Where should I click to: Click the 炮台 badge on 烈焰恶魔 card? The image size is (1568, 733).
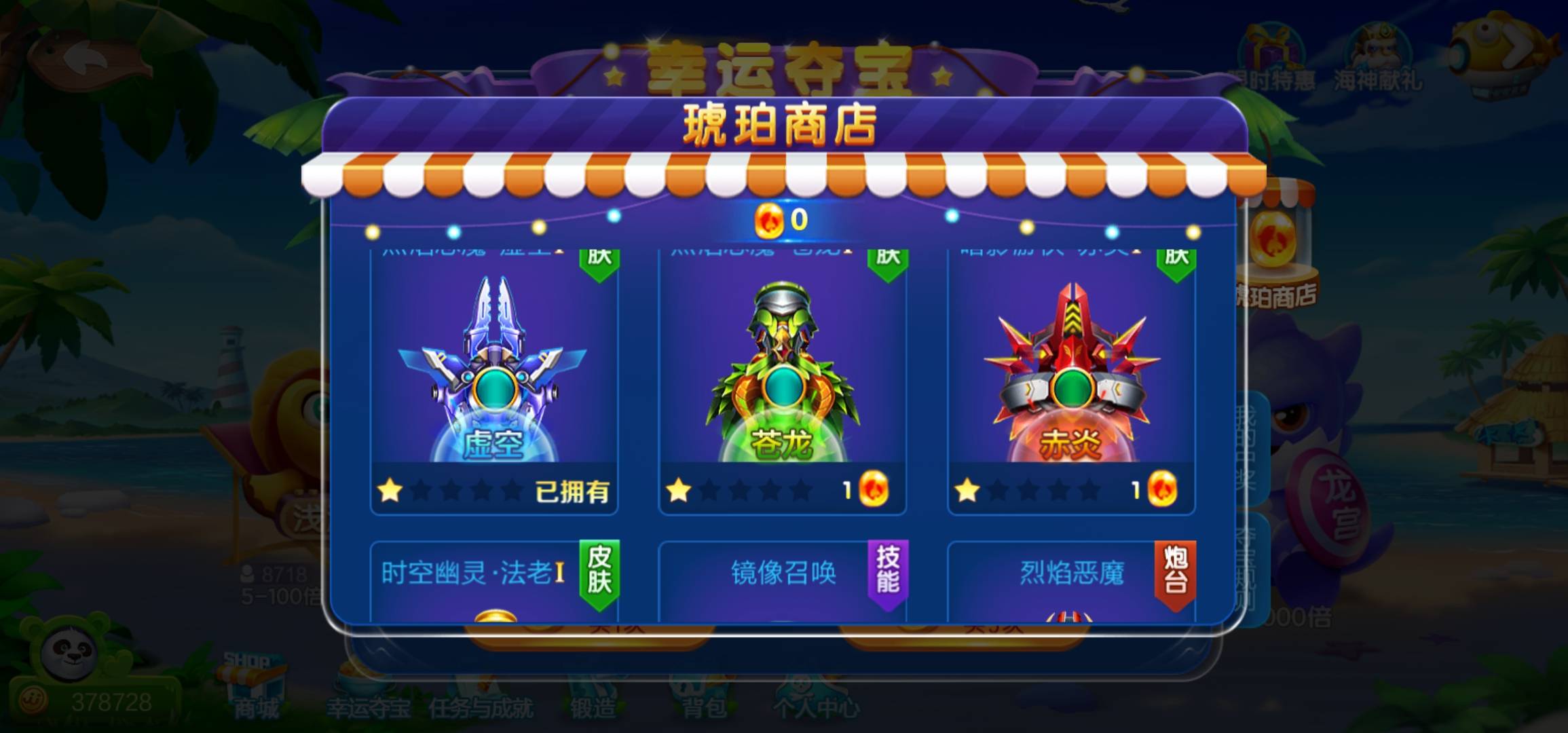click(1174, 572)
